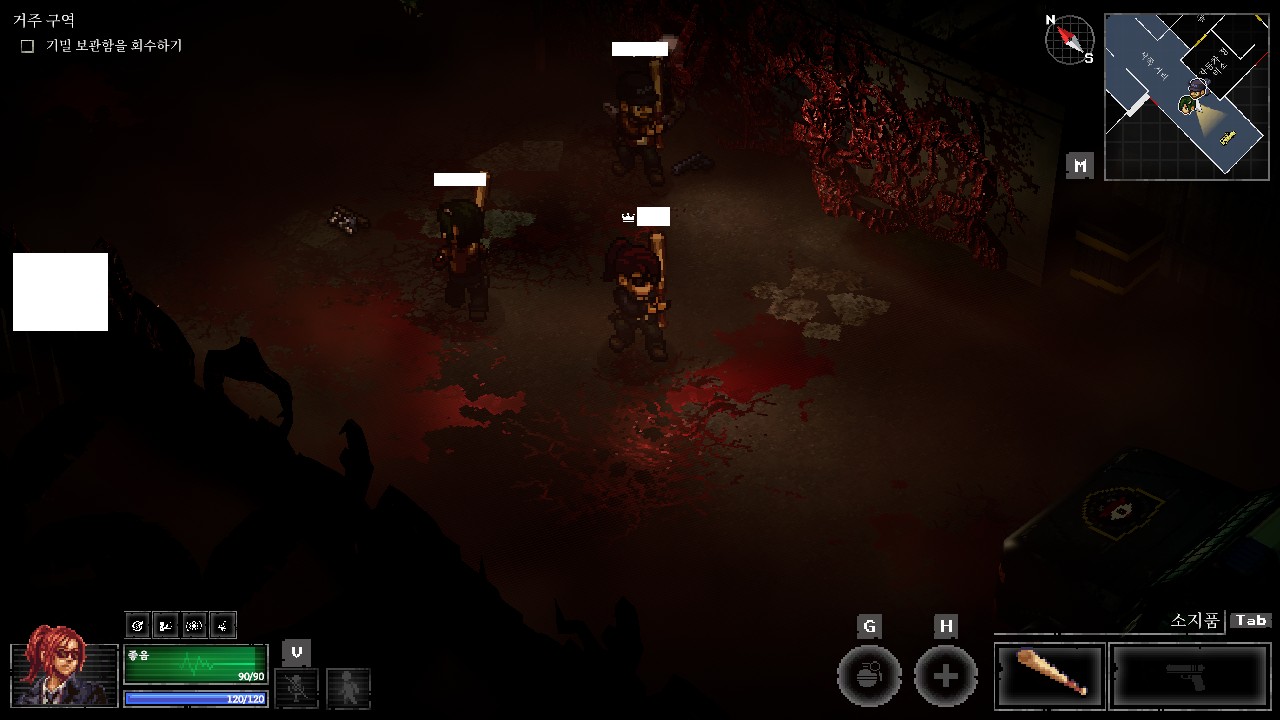1280x720 pixels.
Task: Click the red and white compass
Action: [x=1069, y=39]
